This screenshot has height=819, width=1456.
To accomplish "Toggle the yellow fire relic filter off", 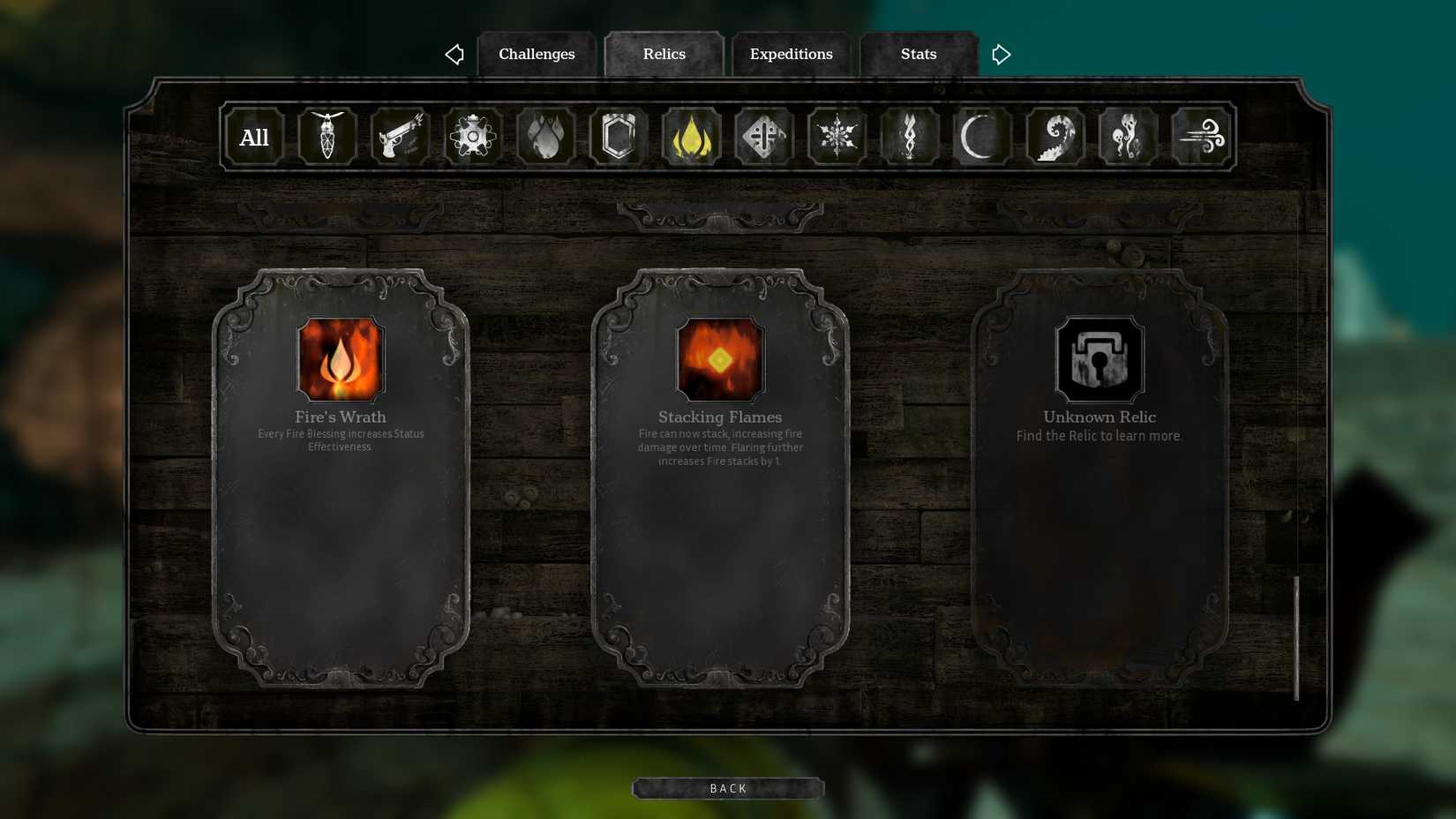I will [691, 136].
